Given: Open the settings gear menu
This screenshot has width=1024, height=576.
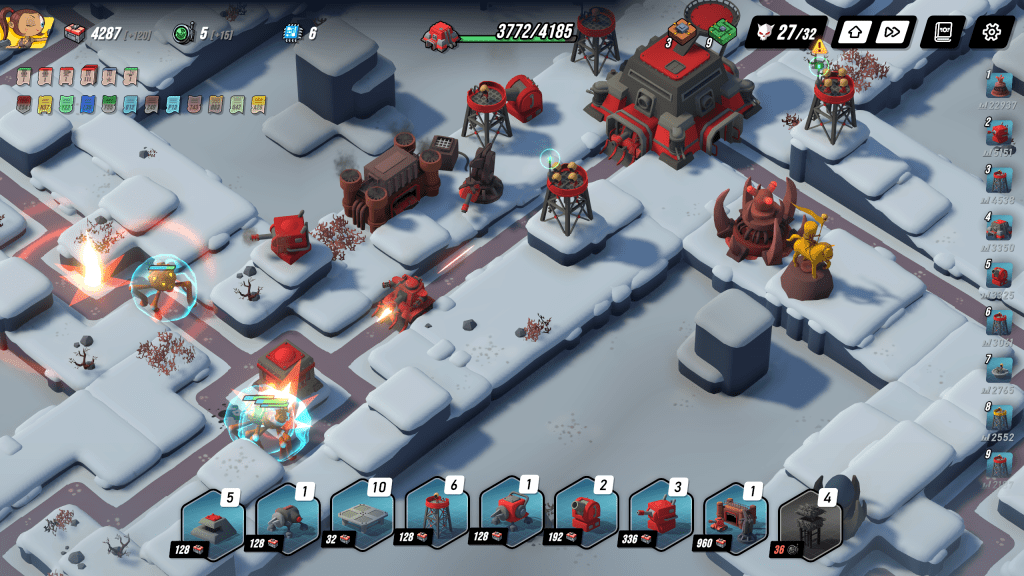Looking at the screenshot, I should 990,32.
